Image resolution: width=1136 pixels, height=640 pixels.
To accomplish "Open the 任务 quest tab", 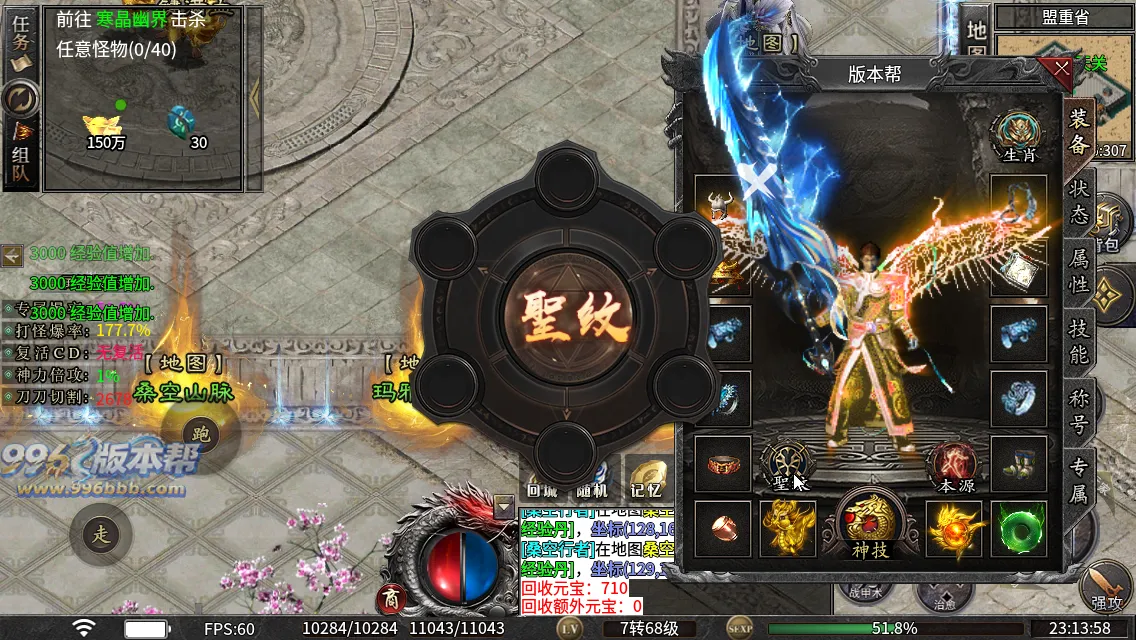I will 20,41.
